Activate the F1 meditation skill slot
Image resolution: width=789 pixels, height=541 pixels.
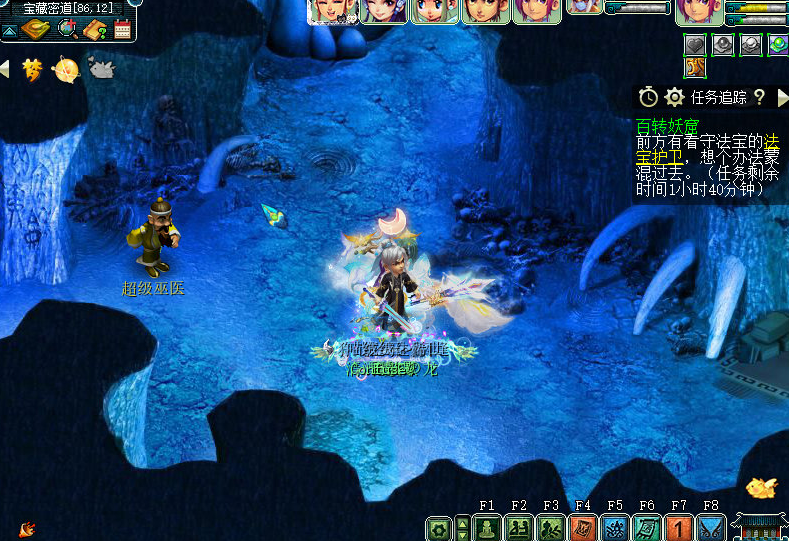pos(487,527)
